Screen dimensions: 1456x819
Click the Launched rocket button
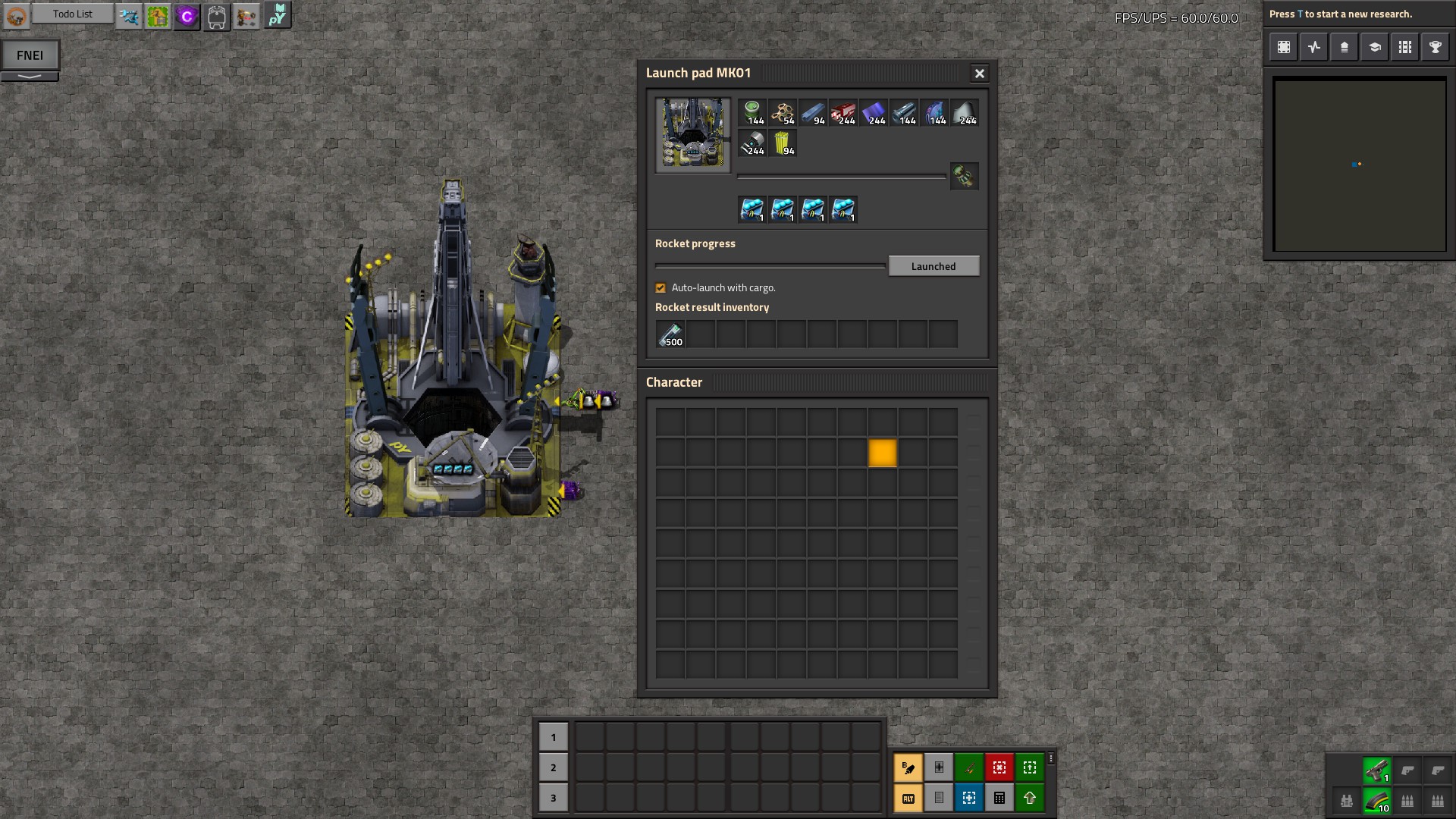(934, 266)
